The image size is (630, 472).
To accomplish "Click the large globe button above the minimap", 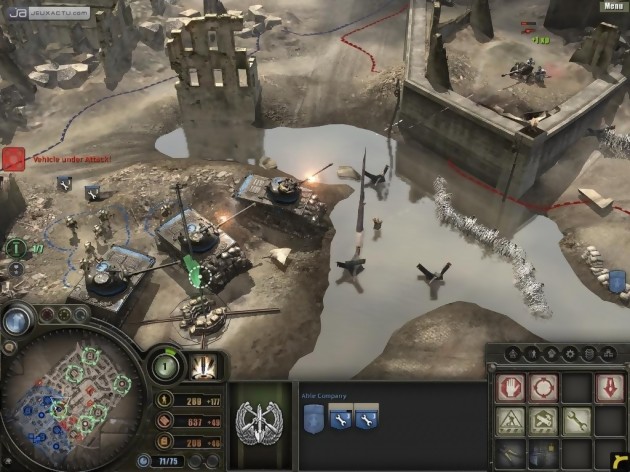I will pyautogui.click(x=17, y=320).
